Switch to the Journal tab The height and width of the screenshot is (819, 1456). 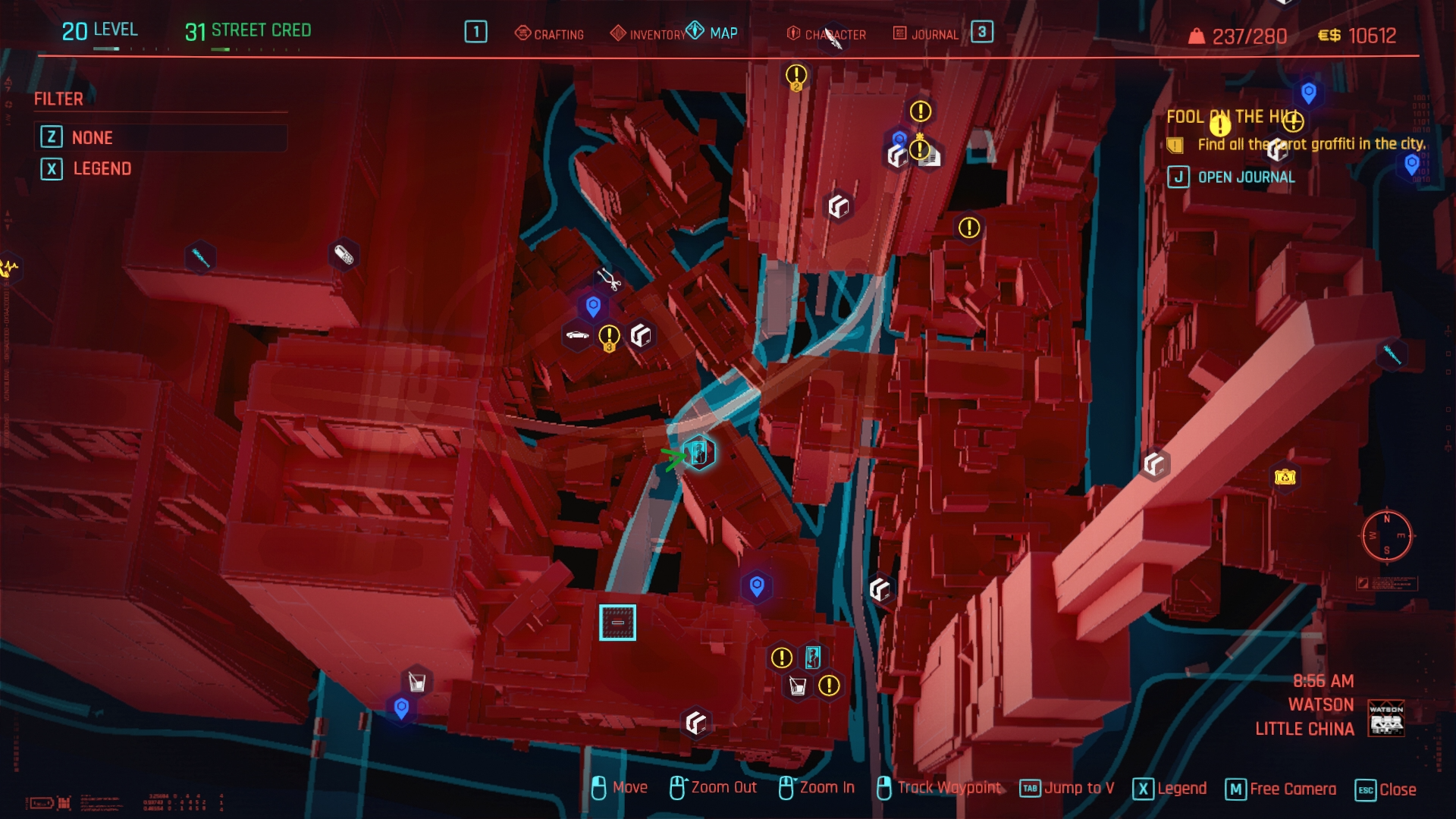[x=926, y=34]
